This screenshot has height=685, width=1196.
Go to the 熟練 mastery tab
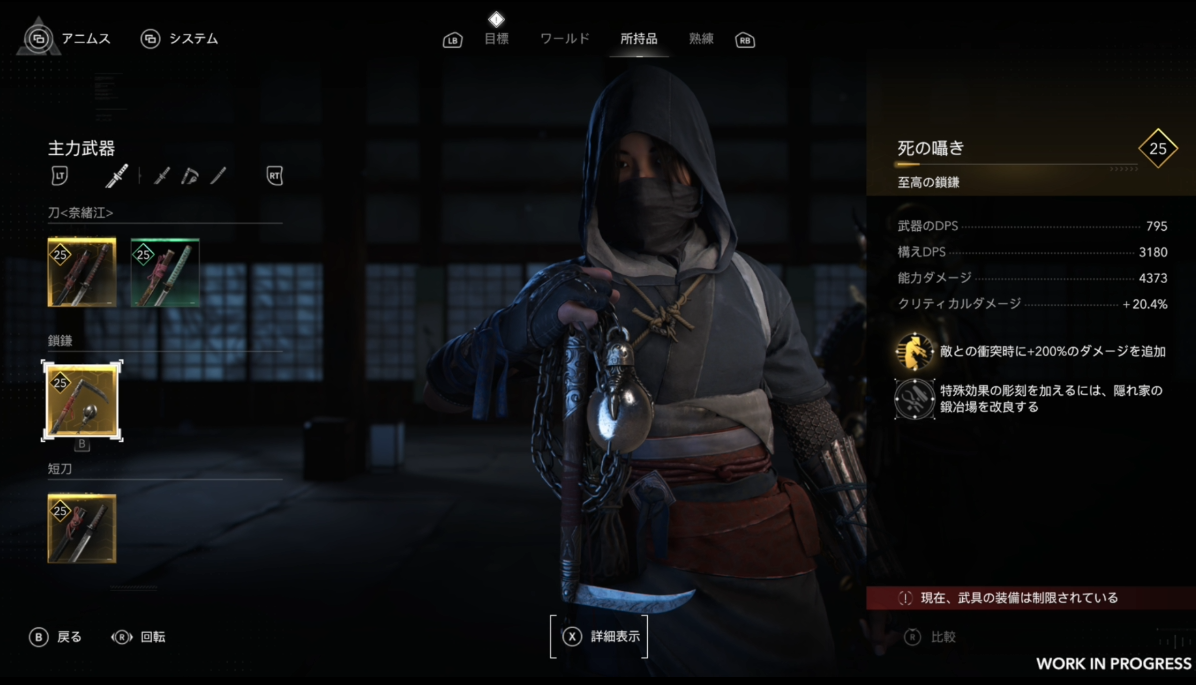coord(702,39)
